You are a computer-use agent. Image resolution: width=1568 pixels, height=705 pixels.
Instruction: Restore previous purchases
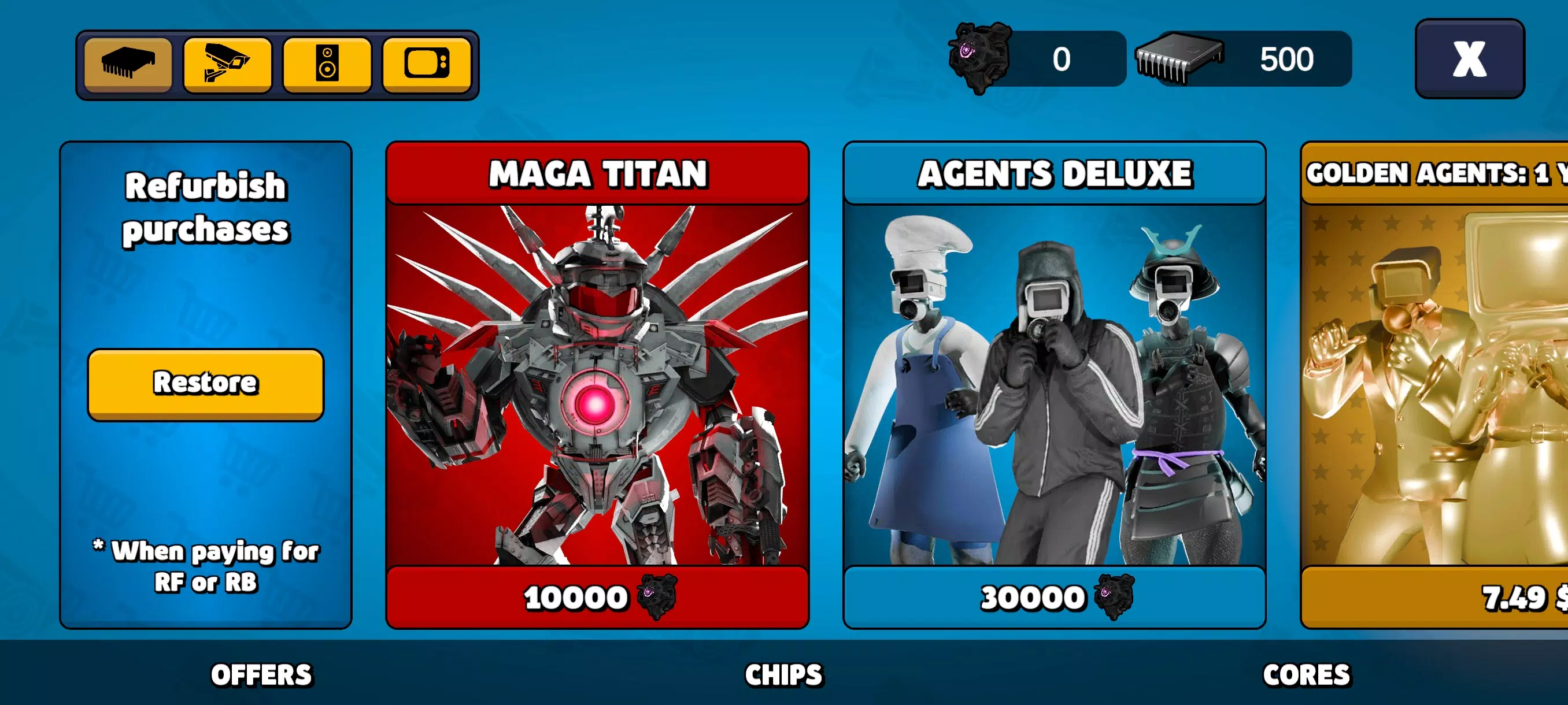tap(206, 383)
